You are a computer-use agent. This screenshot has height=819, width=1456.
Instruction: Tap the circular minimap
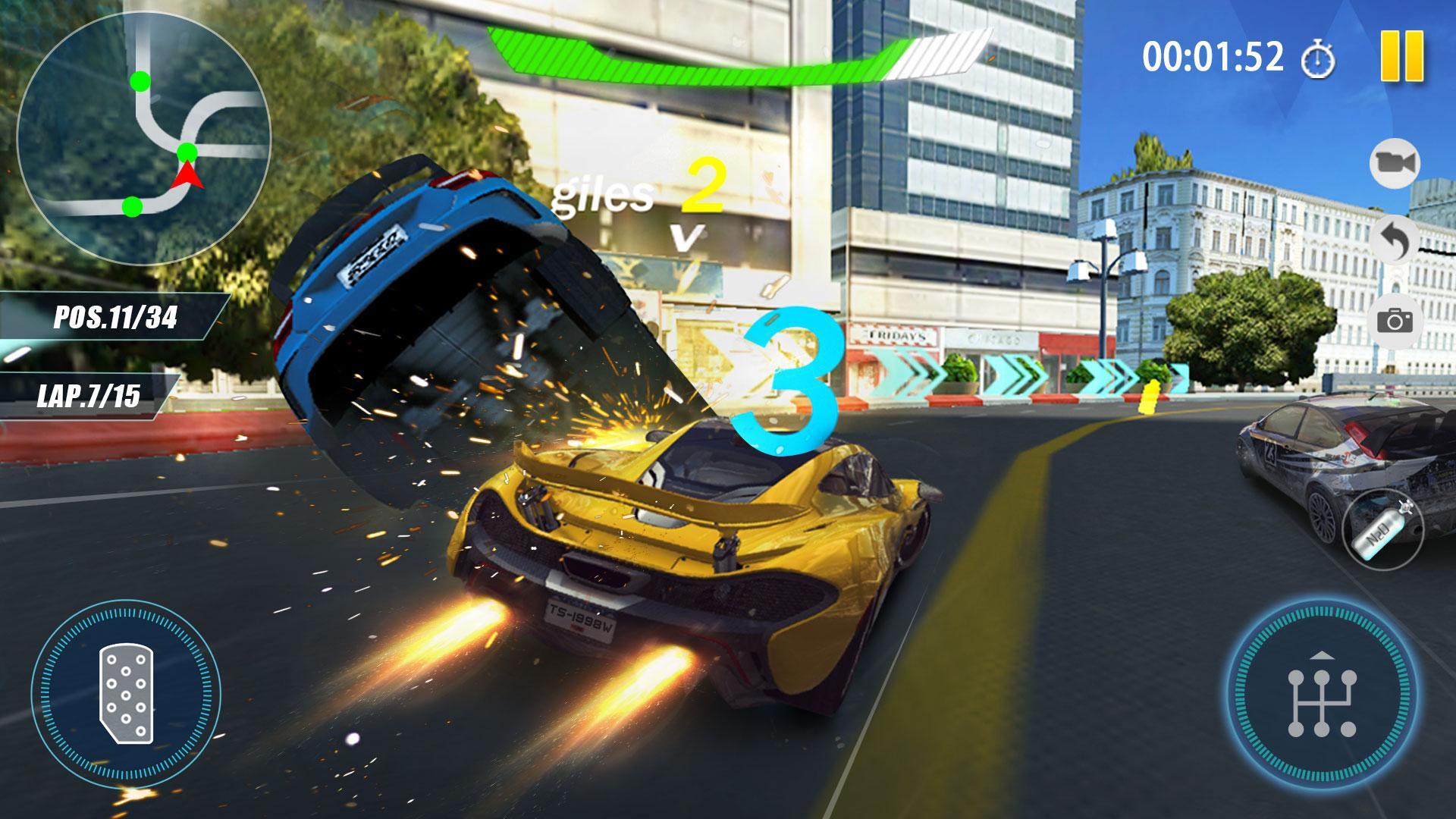[146, 138]
